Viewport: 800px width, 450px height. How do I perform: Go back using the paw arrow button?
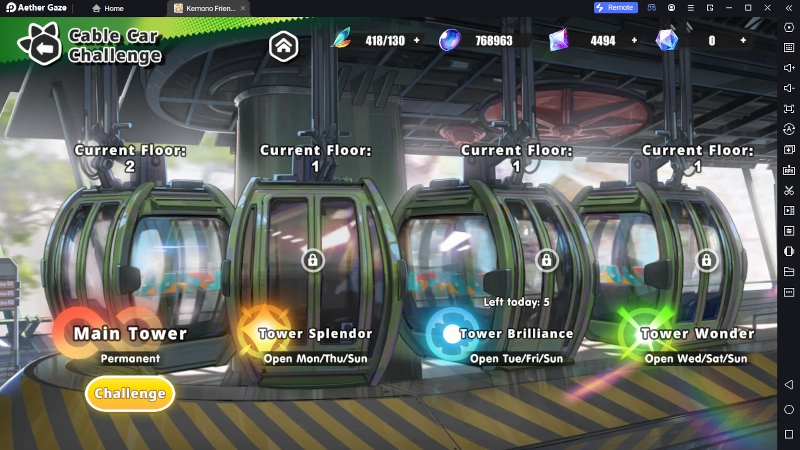43,46
